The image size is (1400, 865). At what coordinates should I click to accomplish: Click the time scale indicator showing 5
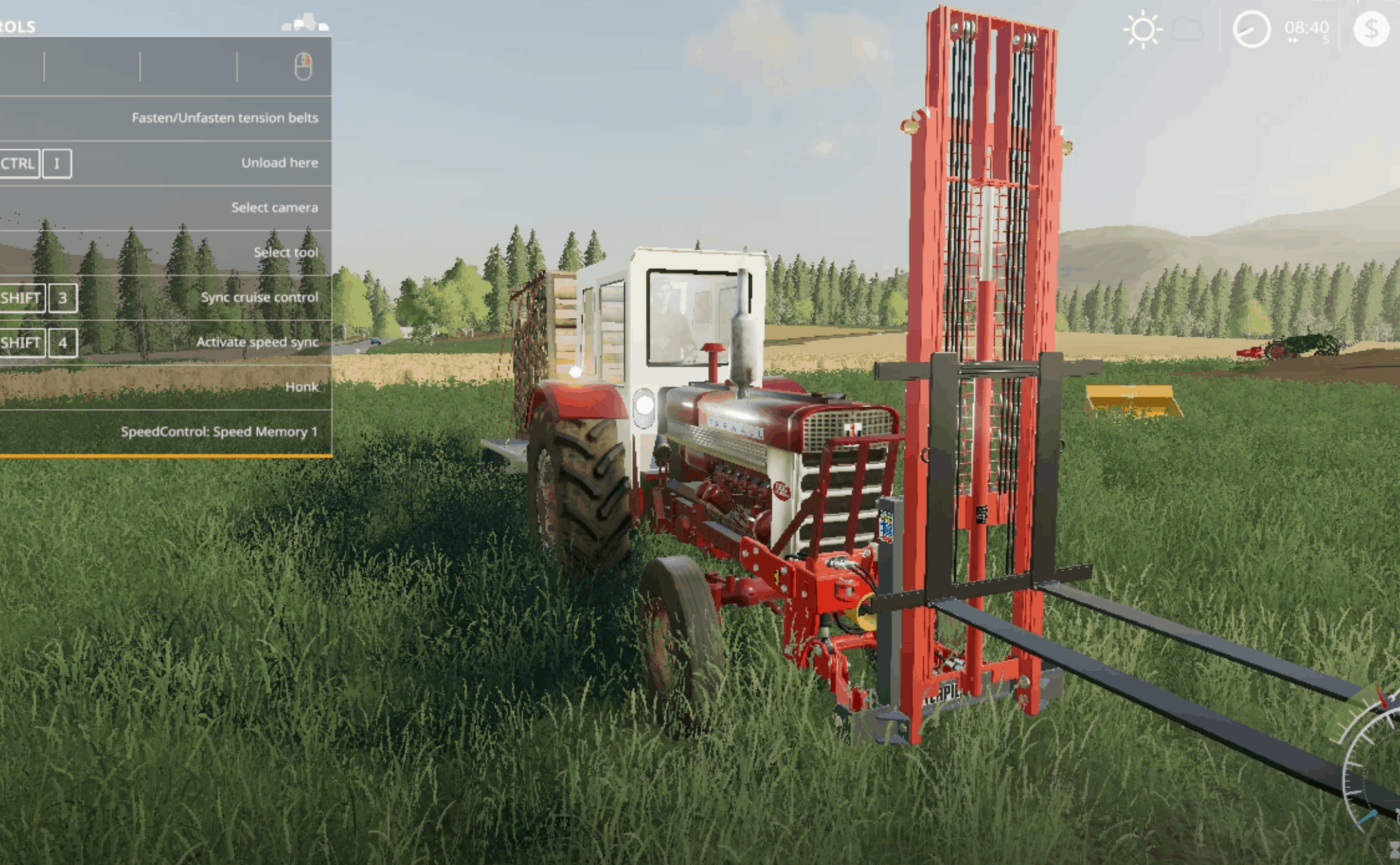point(1325,41)
